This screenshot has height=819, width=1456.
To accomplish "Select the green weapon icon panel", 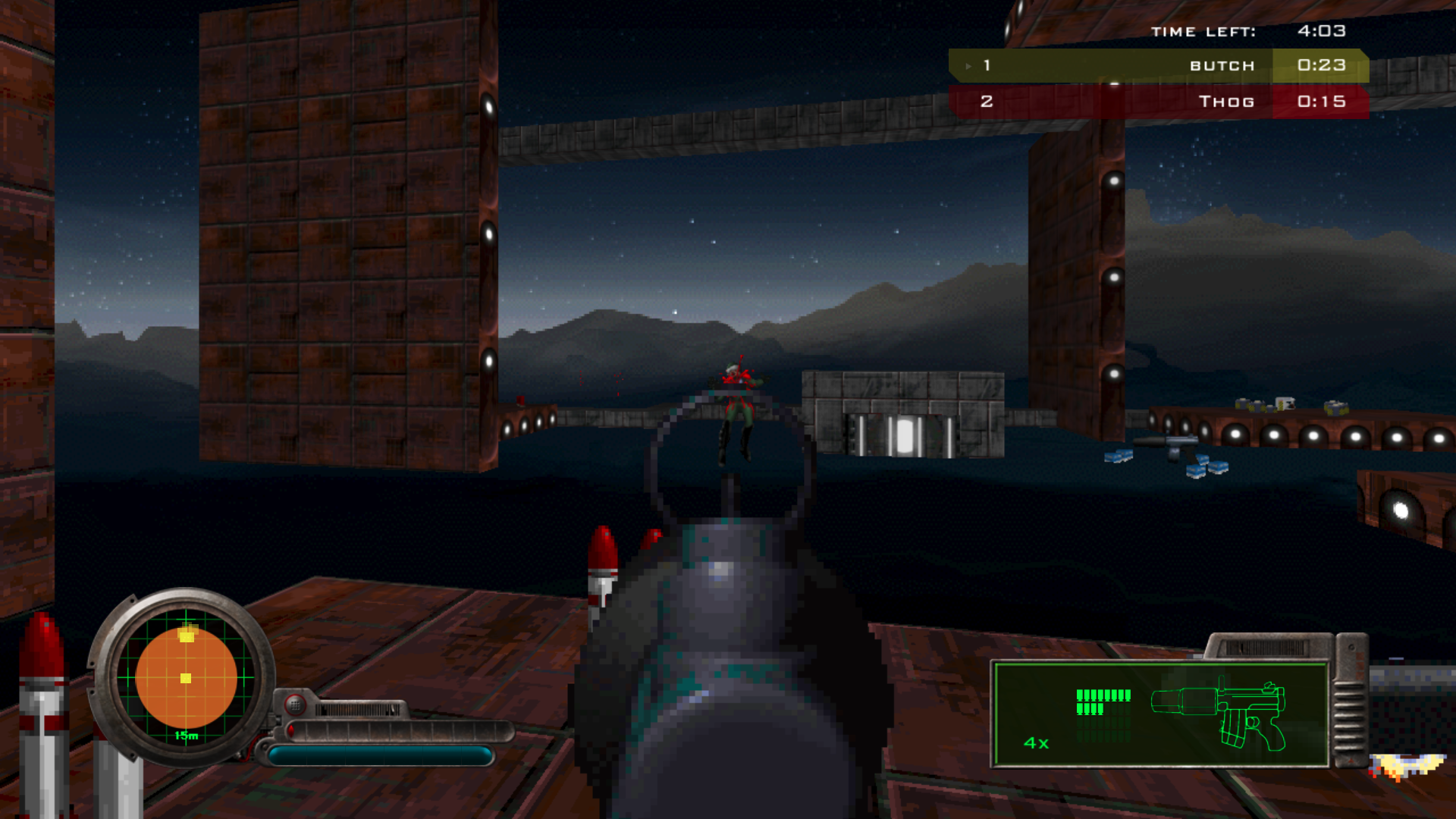I will tap(1160, 714).
